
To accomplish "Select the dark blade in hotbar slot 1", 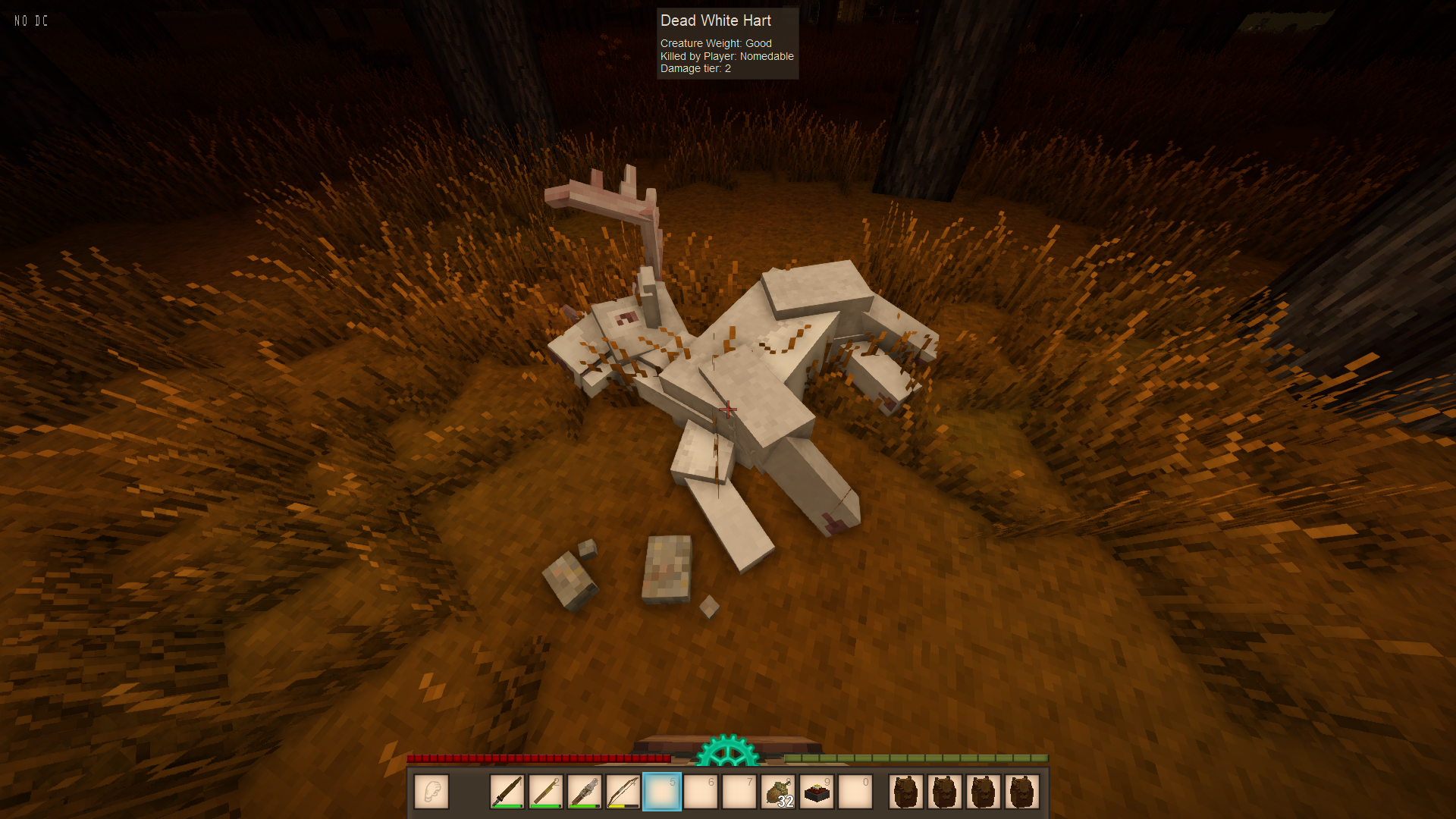I will (x=507, y=792).
